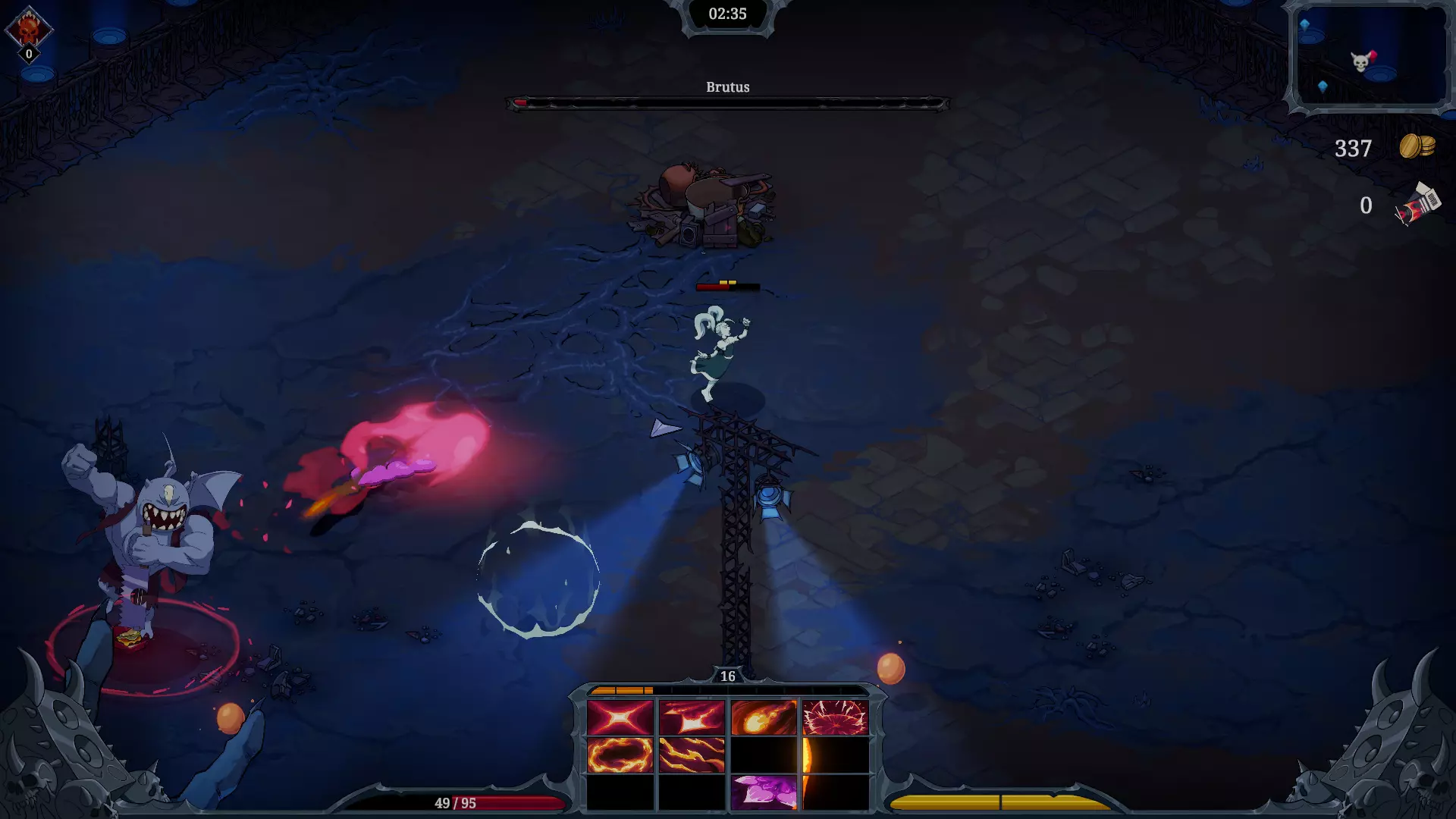The image size is (1456, 819).
Task: Trigger the crimson shockwave dome ability
Action: 835,717
